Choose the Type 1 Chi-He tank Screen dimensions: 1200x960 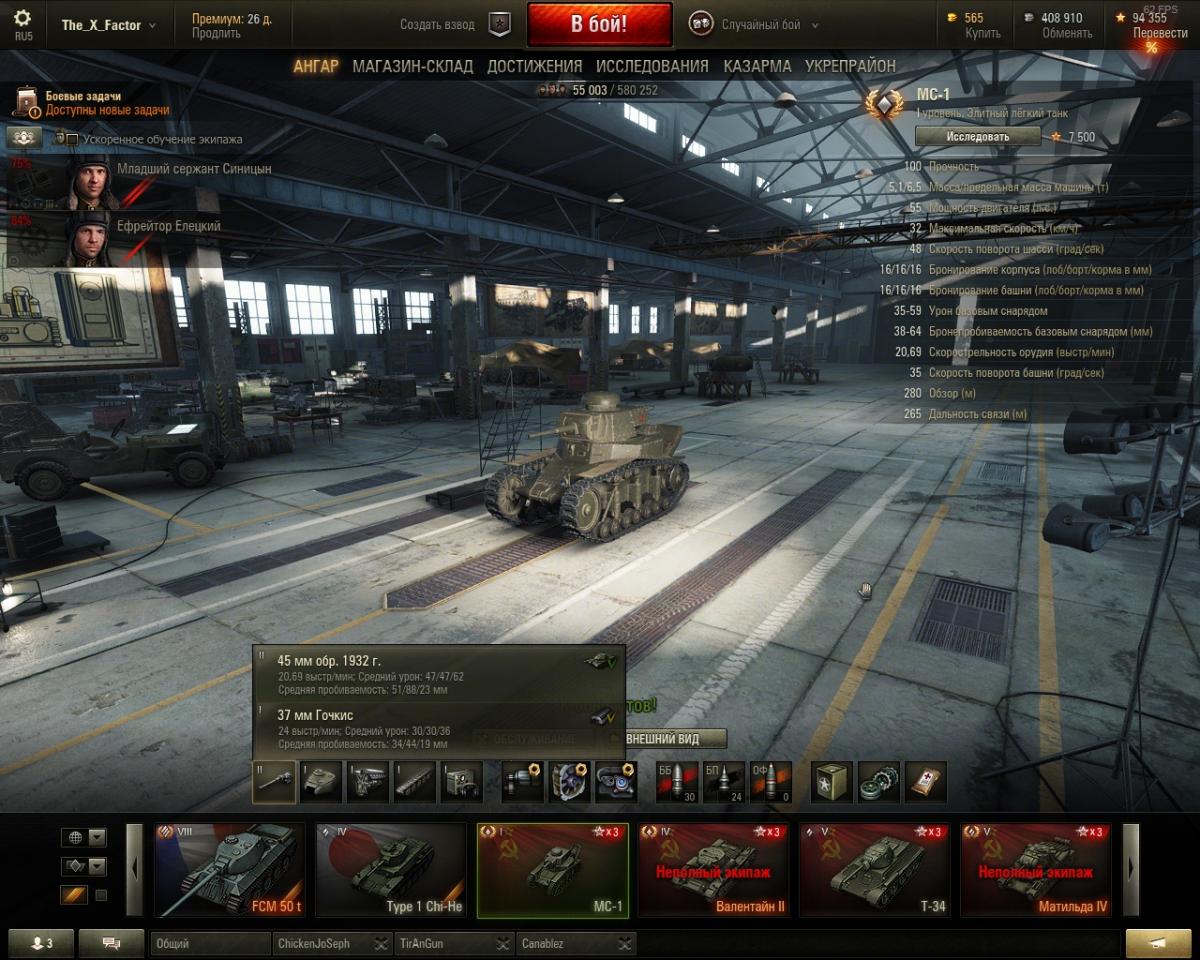click(x=391, y=869)
